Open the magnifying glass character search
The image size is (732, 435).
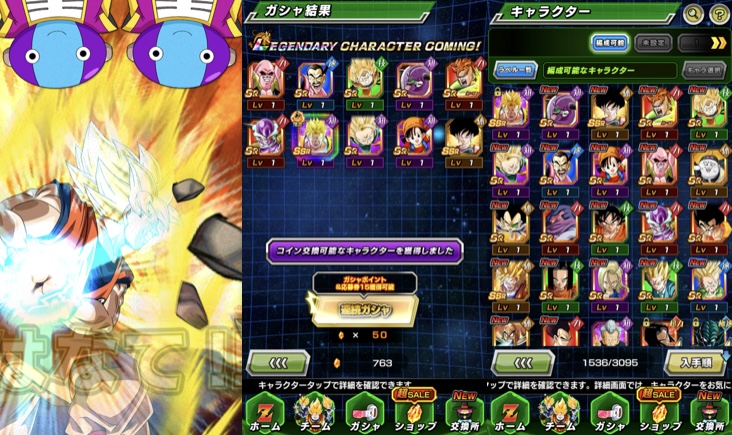click(693, 14)
